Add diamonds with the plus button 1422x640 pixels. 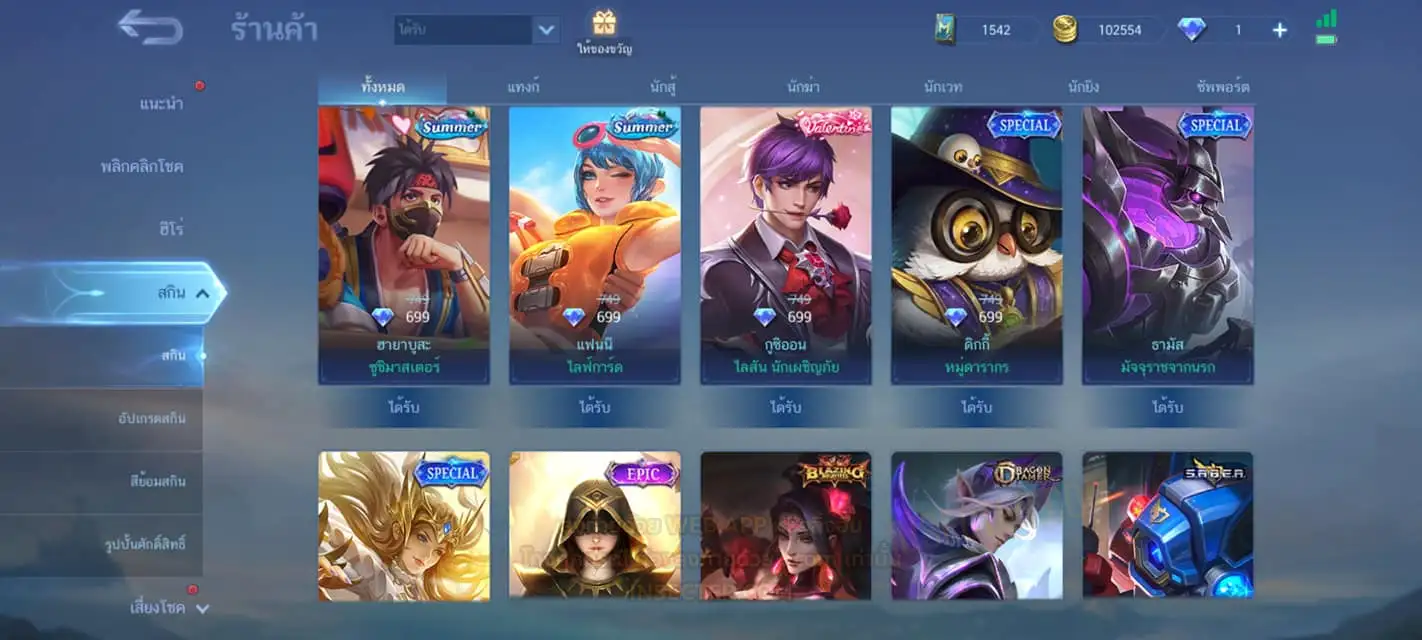click(1279, 30)
